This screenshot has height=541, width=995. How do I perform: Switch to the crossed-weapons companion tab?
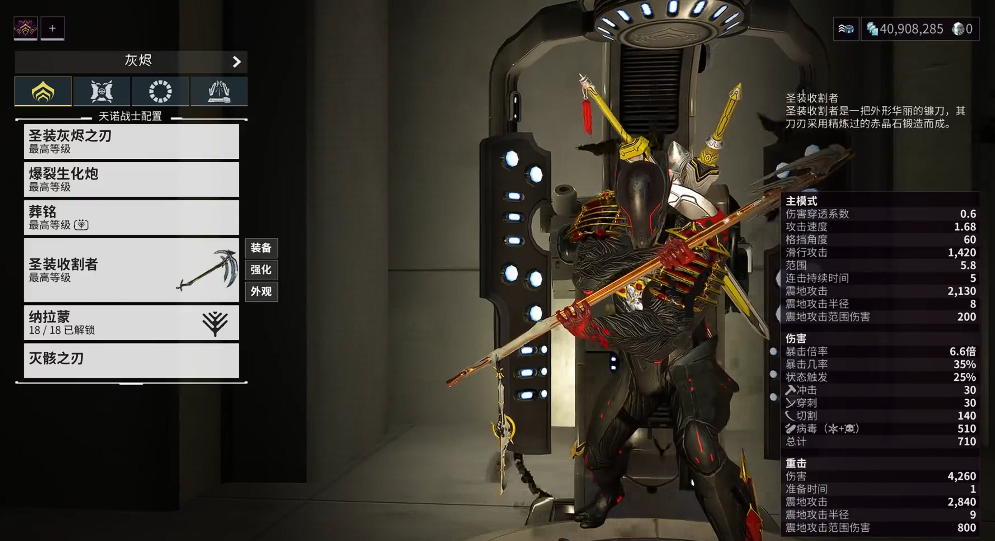pos(101,92)
